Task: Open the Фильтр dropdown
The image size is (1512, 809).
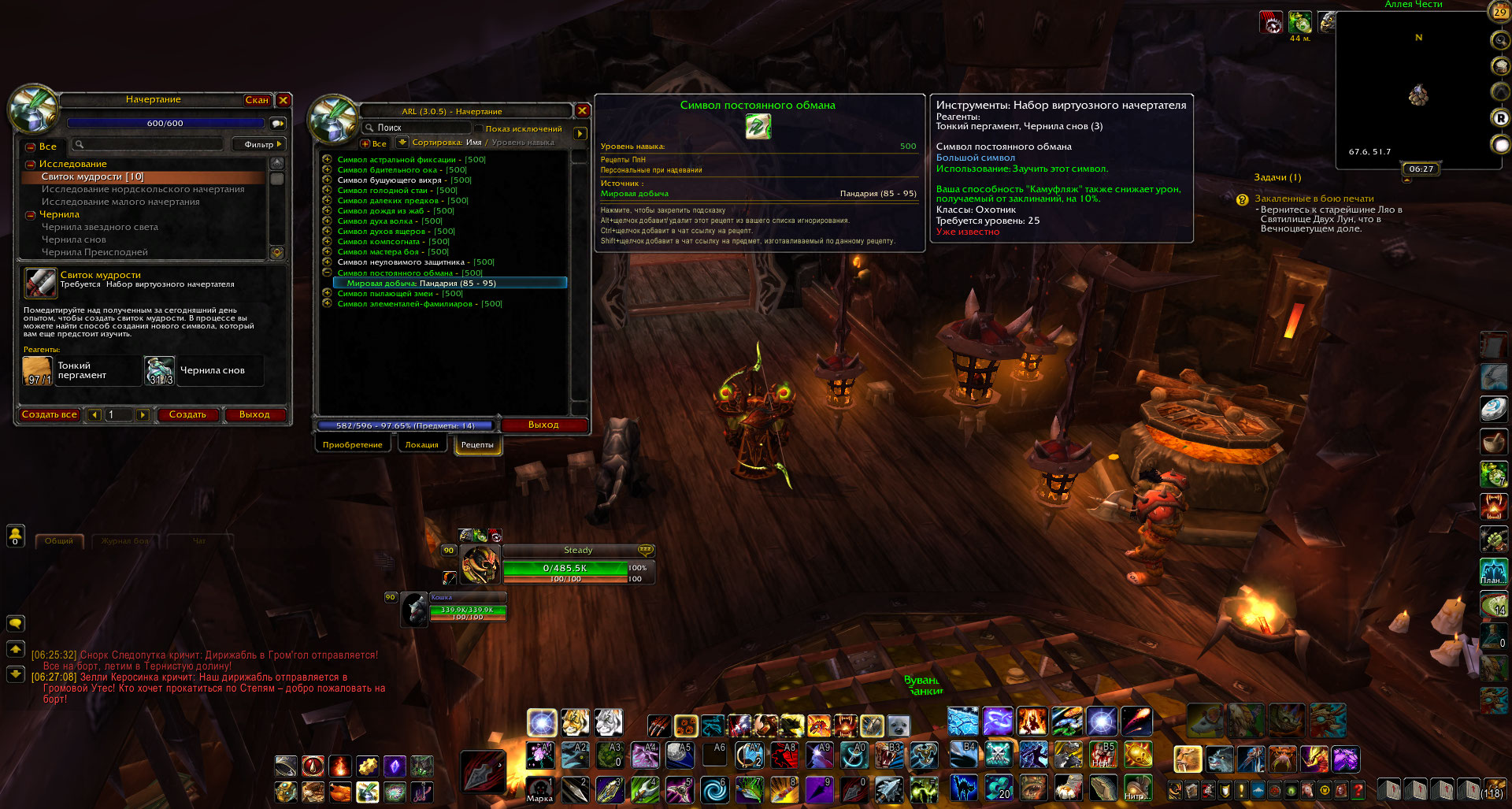Action: [259, 144]
